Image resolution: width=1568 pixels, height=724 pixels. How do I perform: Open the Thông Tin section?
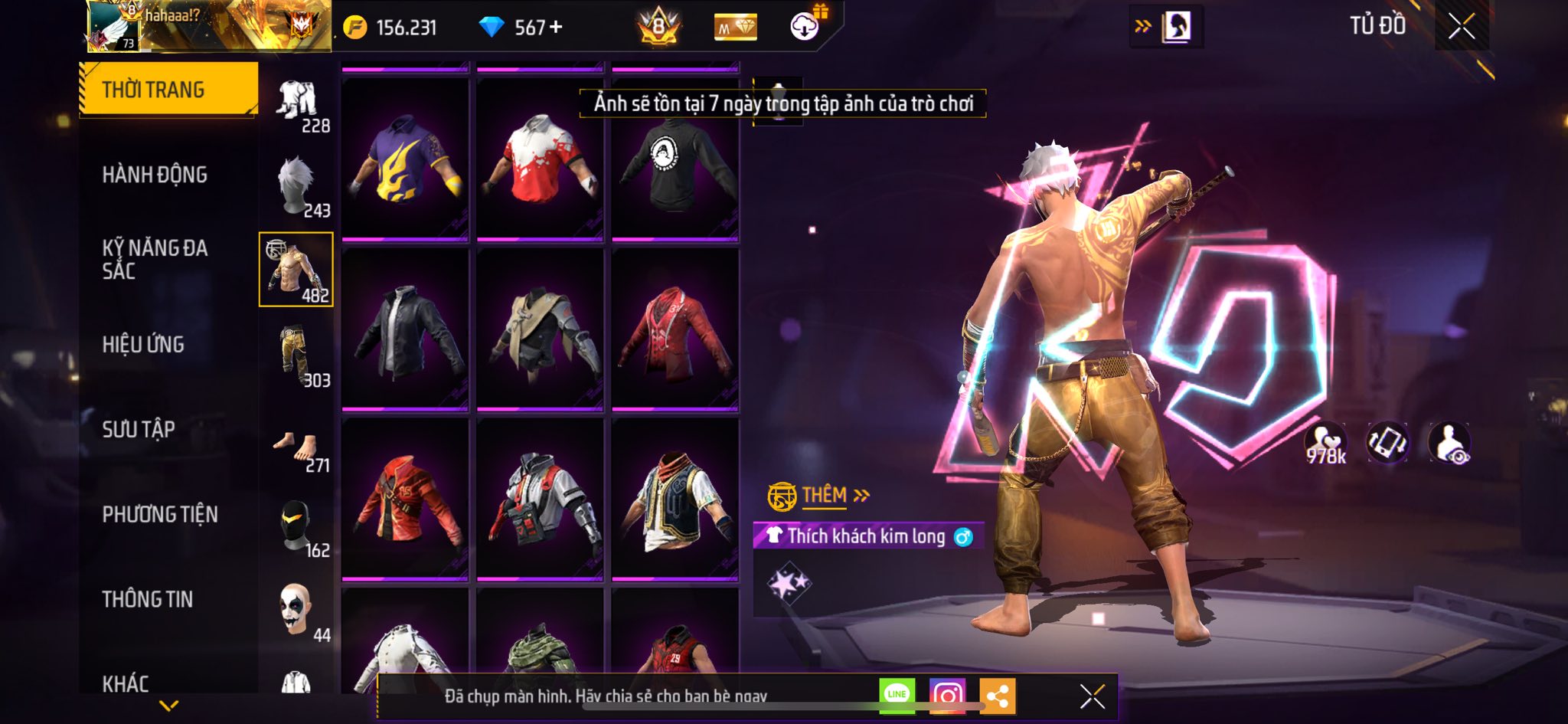(x=148, y=599)
